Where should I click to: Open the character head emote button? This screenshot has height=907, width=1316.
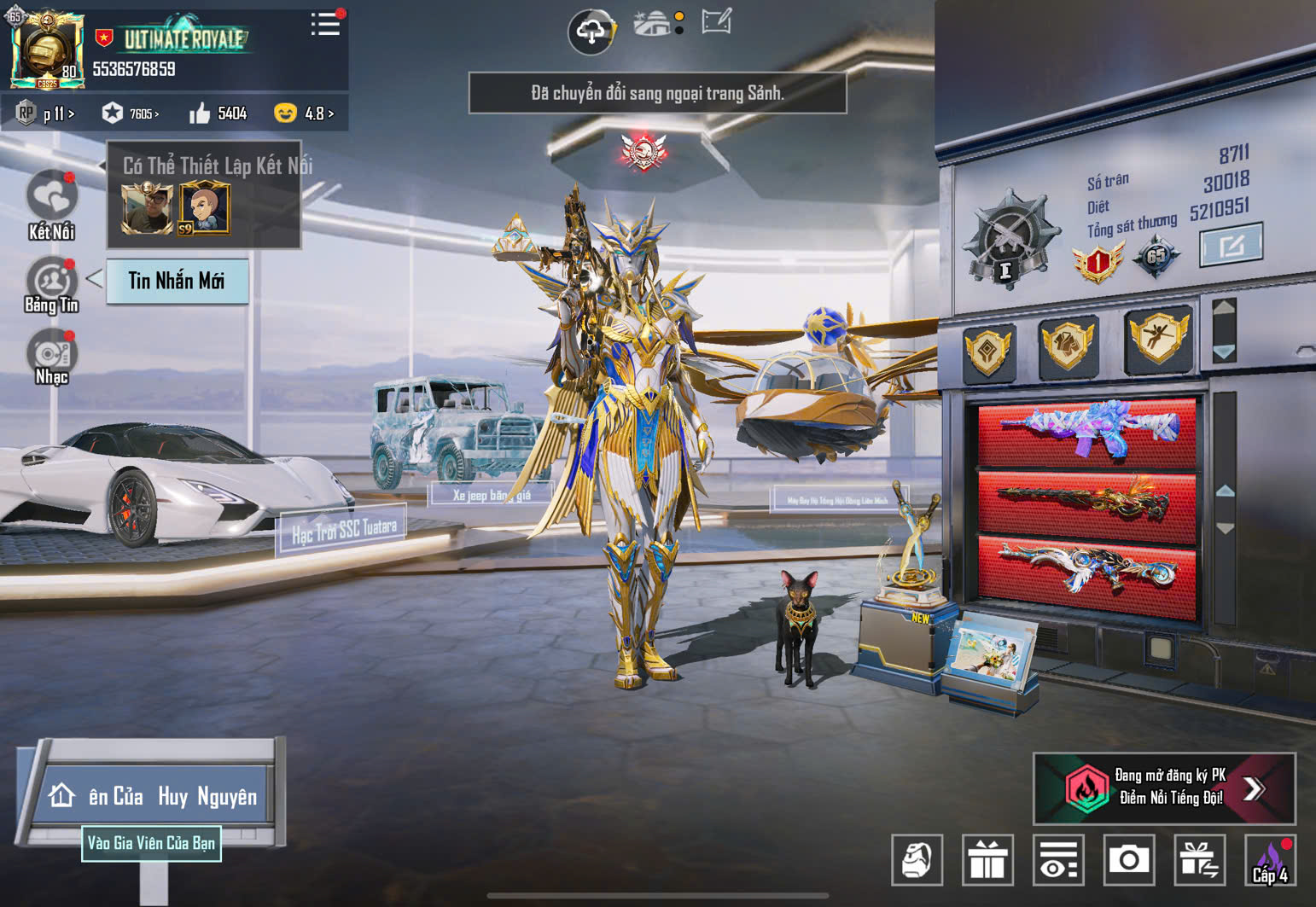click(x=917, y=859)
